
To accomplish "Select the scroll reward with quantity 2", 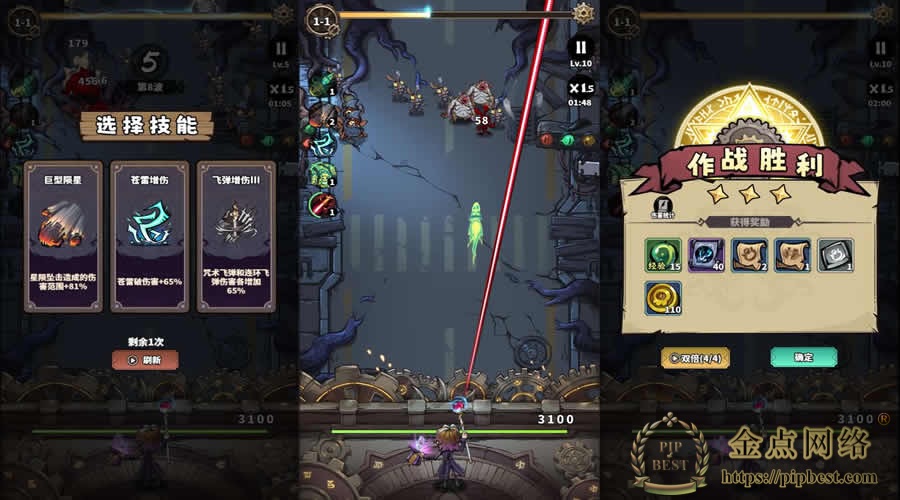I will tap(749, 256).
